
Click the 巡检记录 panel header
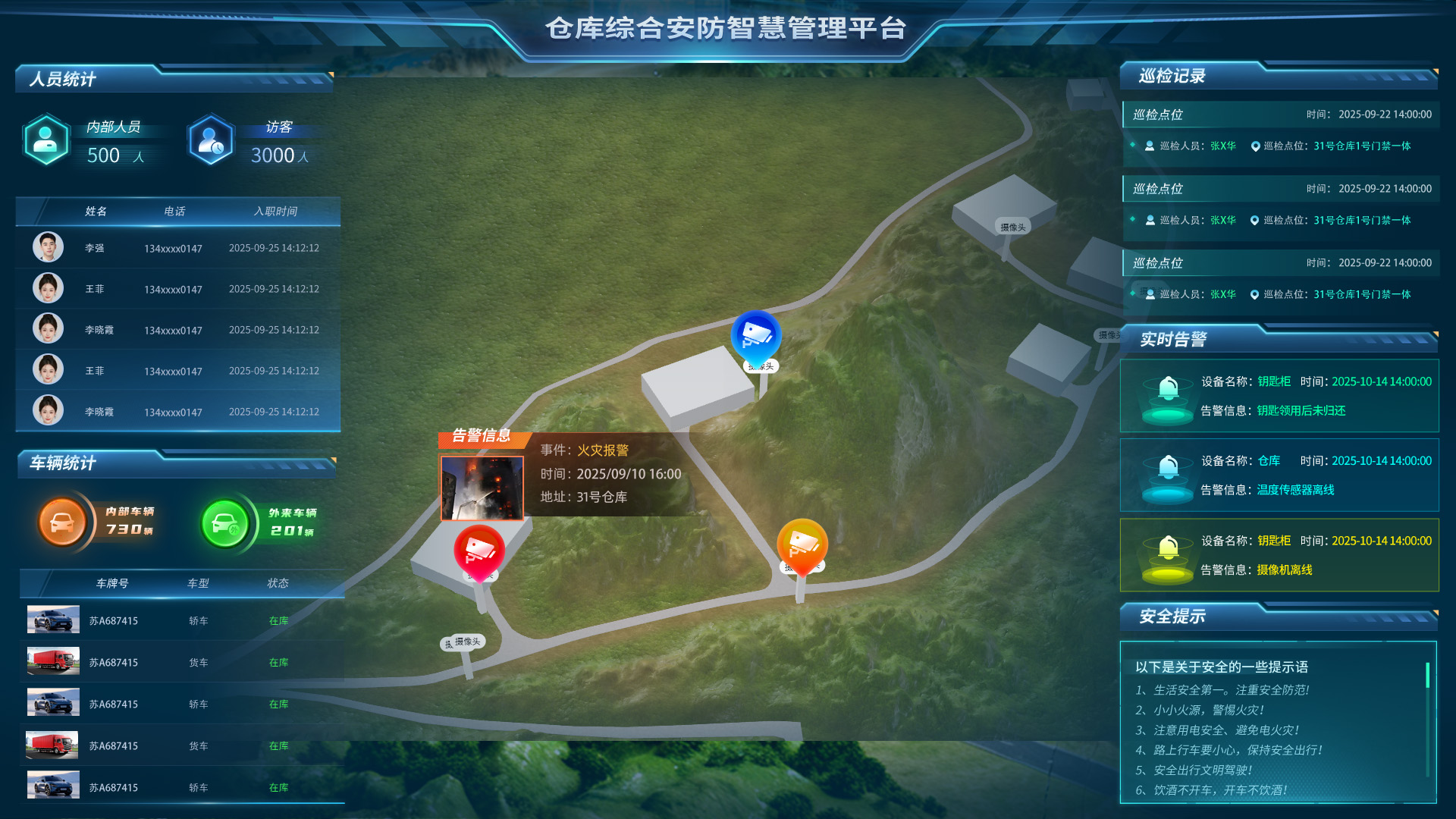[1172, 76]
